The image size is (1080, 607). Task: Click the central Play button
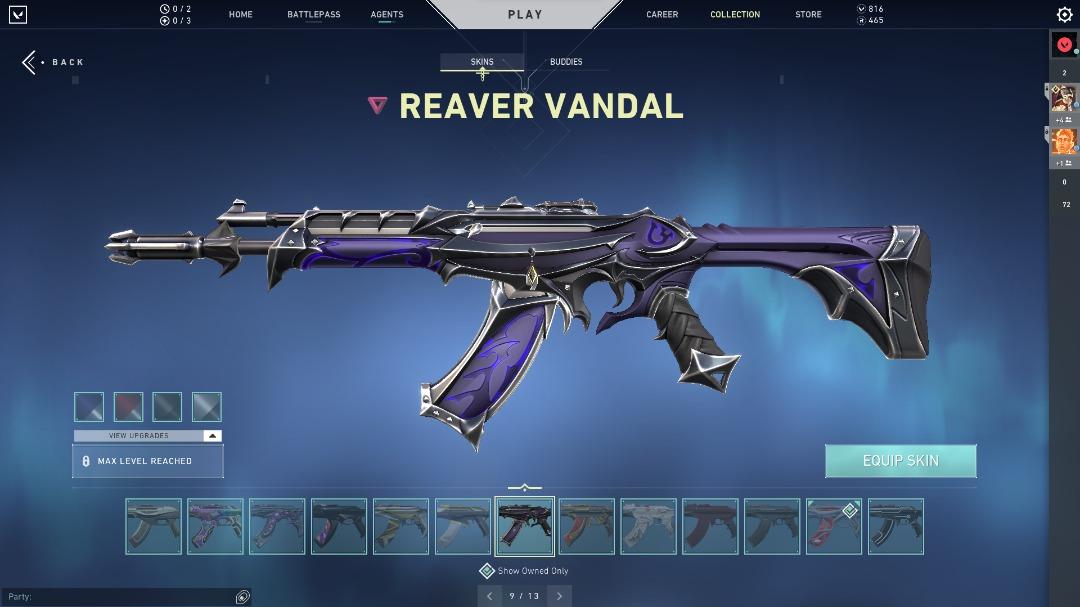coord(525,15)
